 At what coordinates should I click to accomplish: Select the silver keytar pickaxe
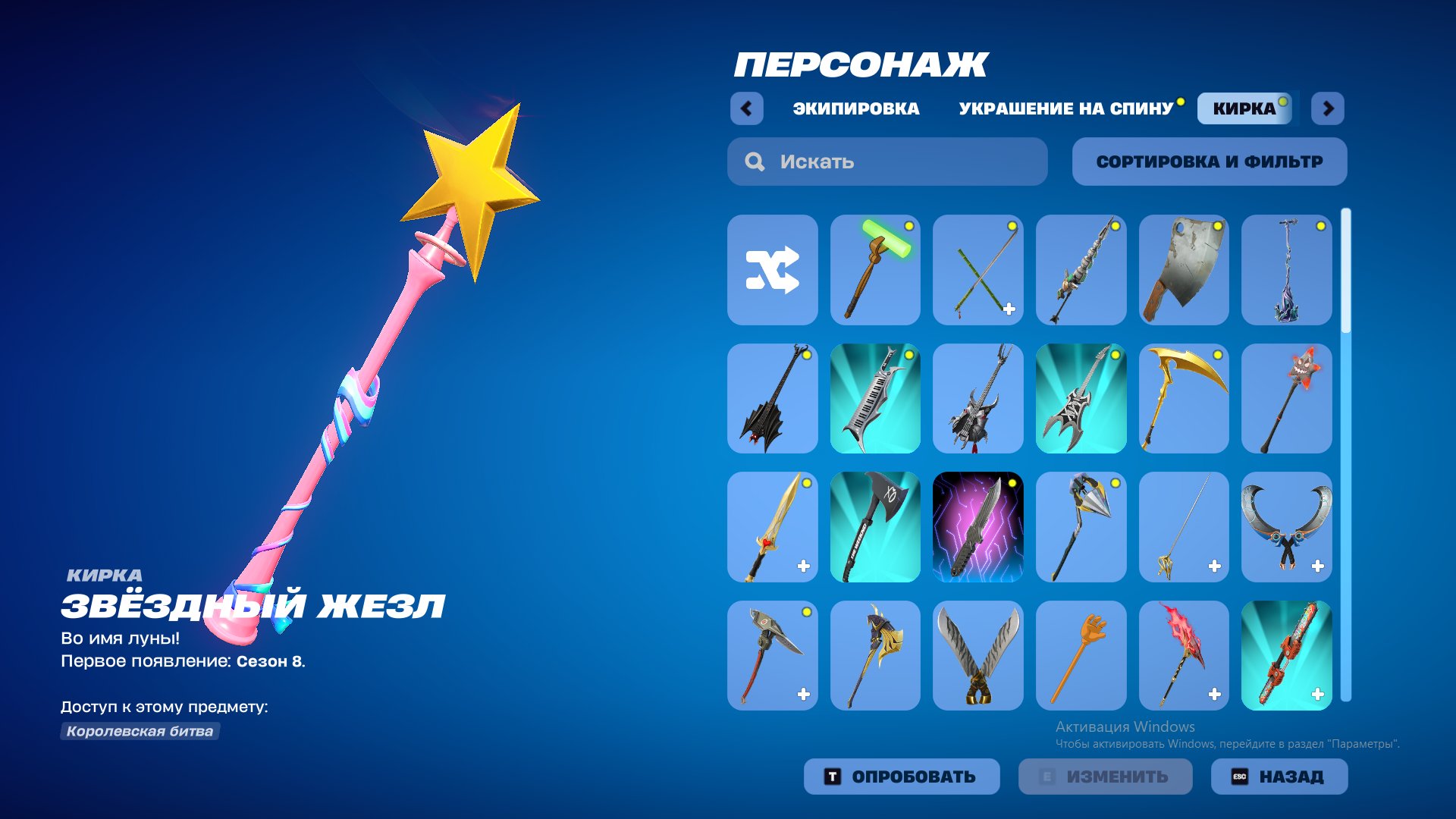click(x=875, y=398)
